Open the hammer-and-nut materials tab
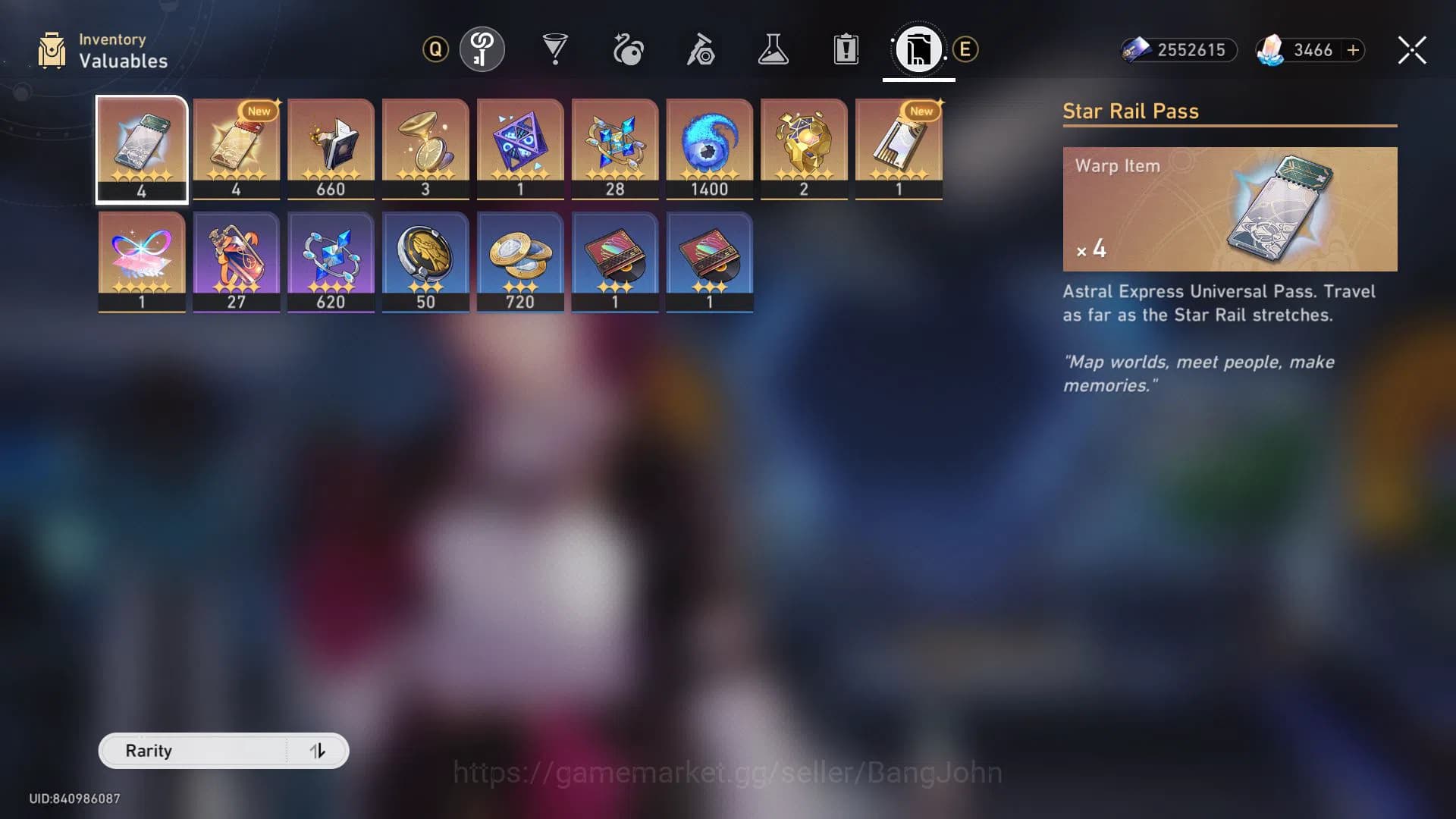Screen dimensions: 1456x819 tap(702, 49)
